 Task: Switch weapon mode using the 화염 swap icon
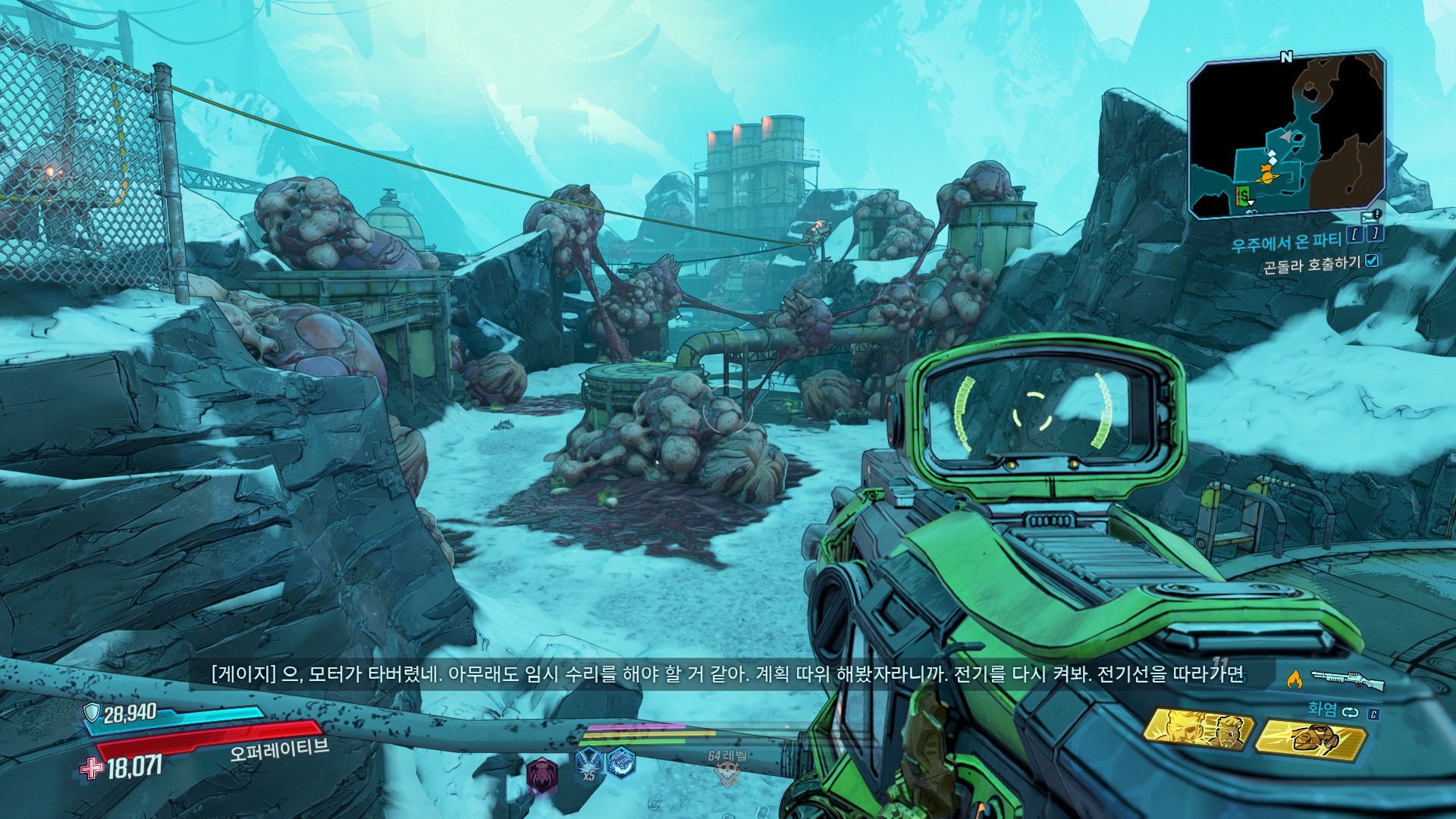tap(1351, 712)
